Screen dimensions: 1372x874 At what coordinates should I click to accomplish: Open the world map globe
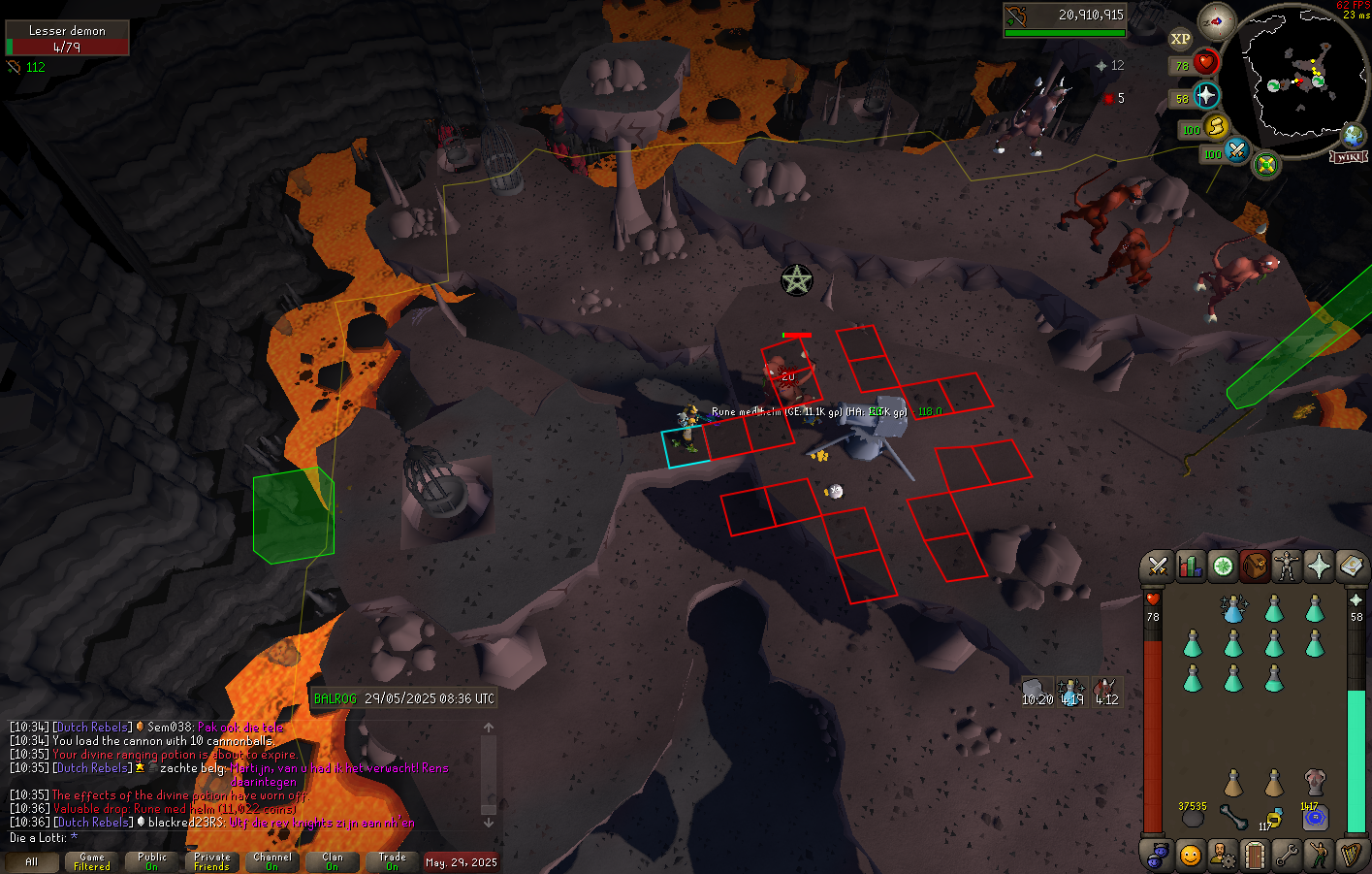(1351, 137)
